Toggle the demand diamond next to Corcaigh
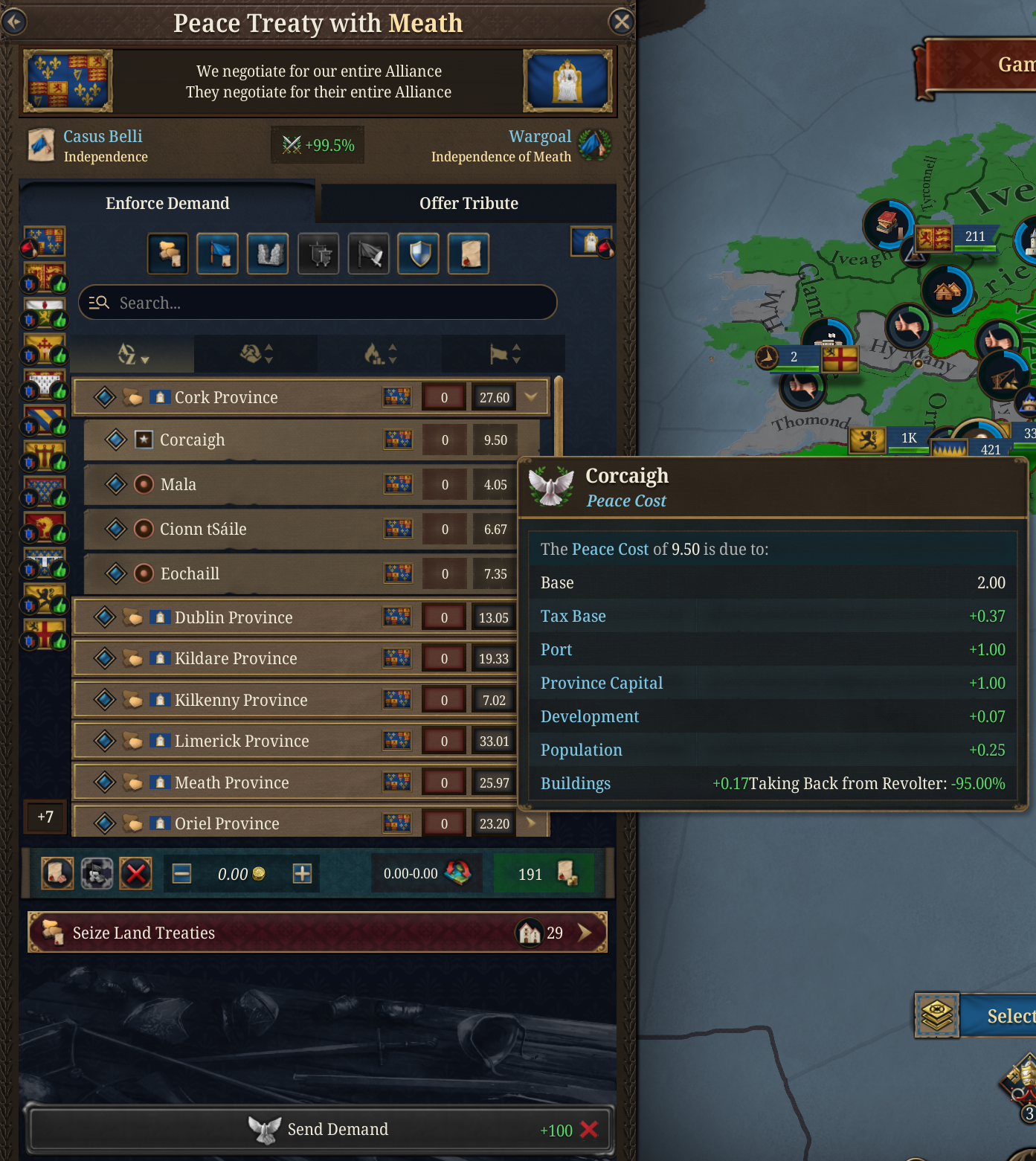The width and height of the screenshot is (1036, 1161). point(117,440)
